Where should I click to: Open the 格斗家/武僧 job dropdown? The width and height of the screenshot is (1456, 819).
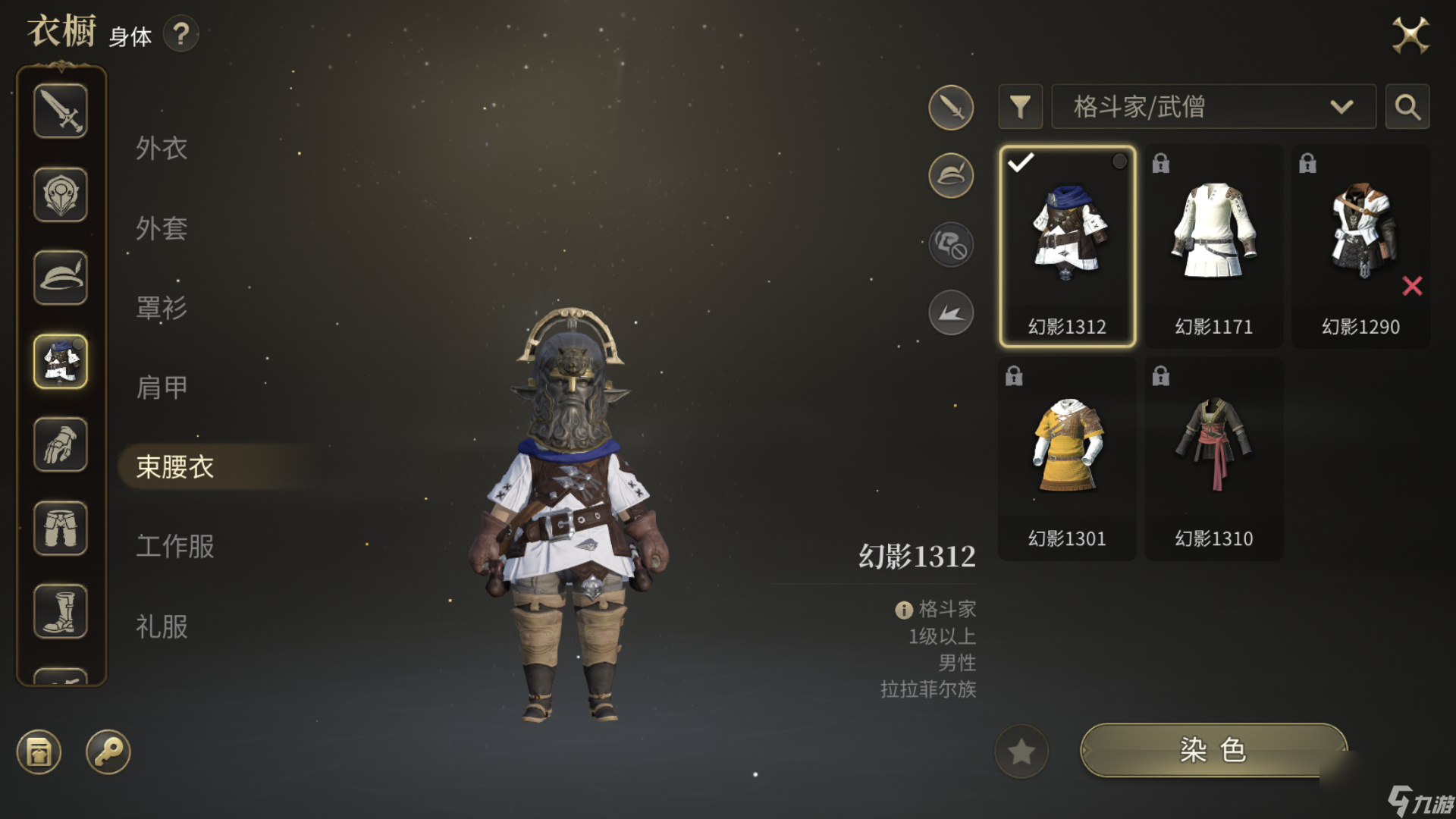(1213, 107)
